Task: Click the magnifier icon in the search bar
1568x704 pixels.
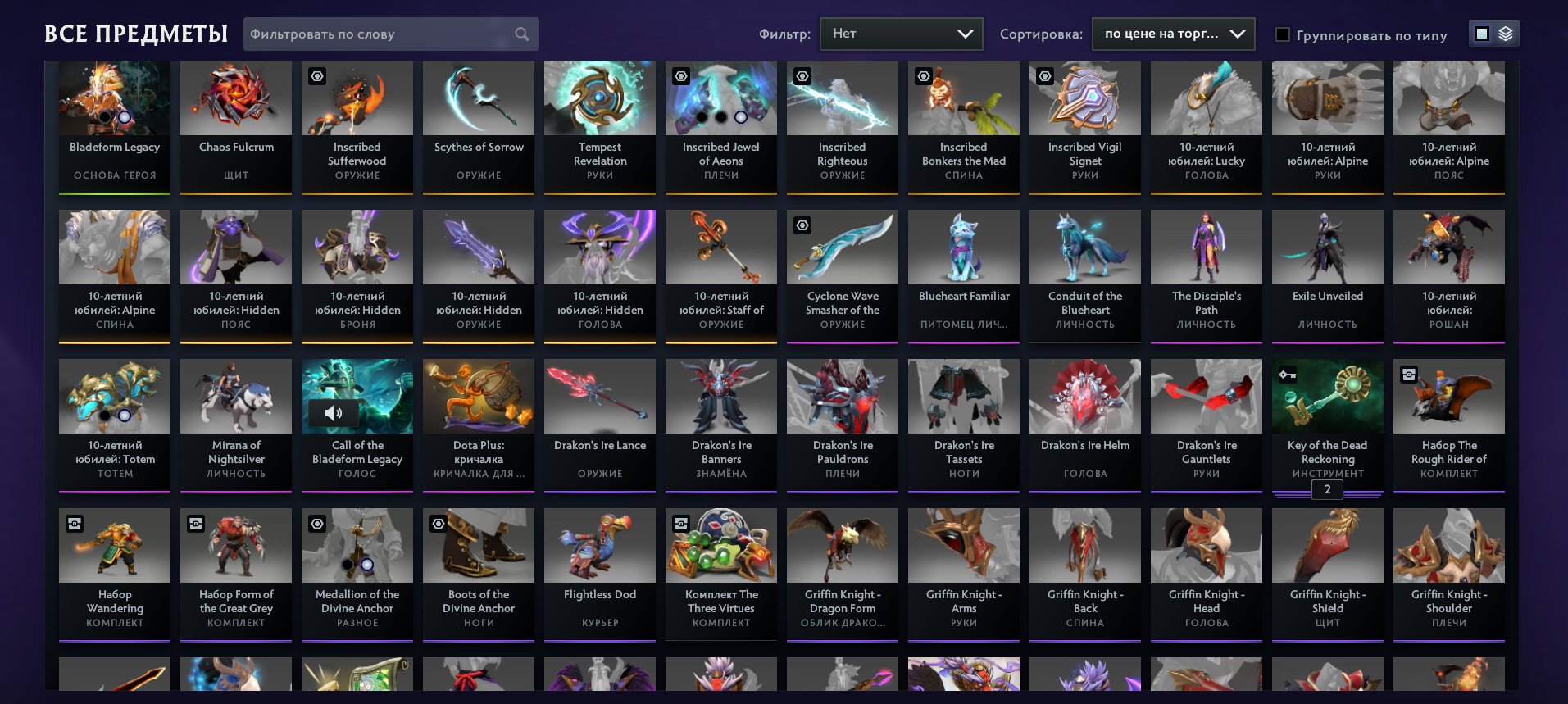Action: [x=522, y=34]
